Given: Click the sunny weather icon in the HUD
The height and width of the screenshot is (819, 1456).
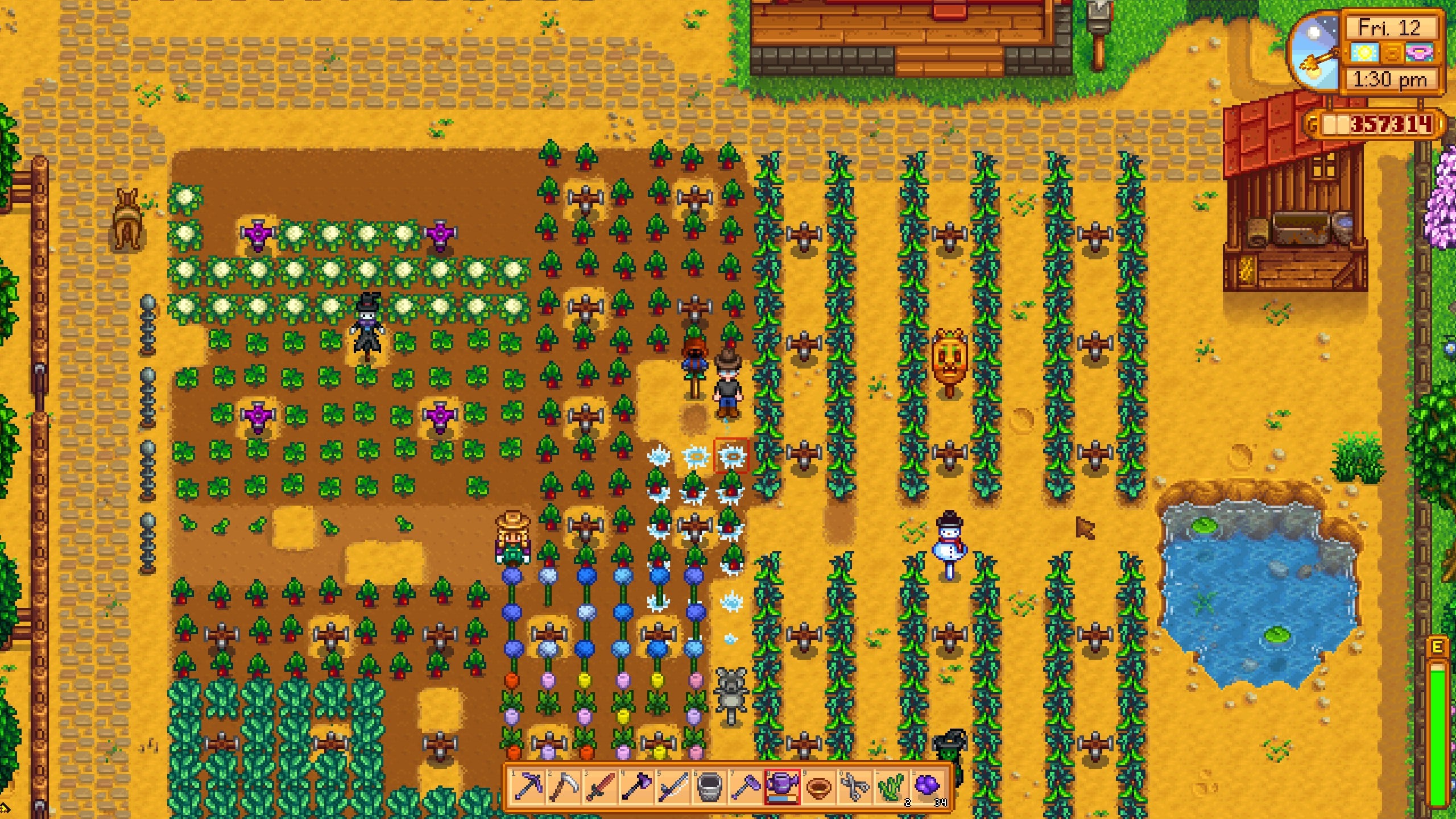Looking at the screenshot, I should [1364, 53].
